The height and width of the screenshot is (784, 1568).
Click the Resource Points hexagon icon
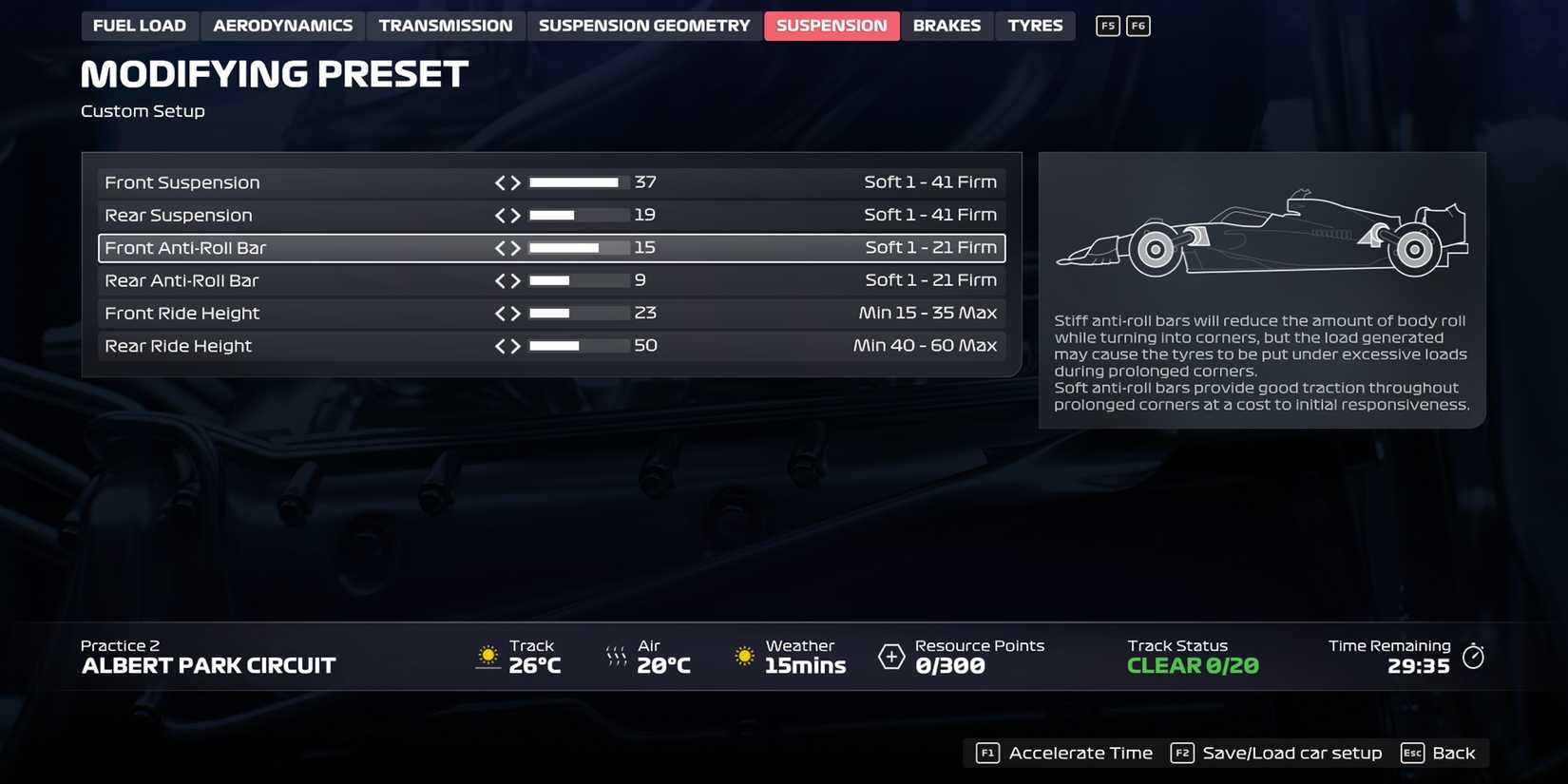tap(890, 656)
